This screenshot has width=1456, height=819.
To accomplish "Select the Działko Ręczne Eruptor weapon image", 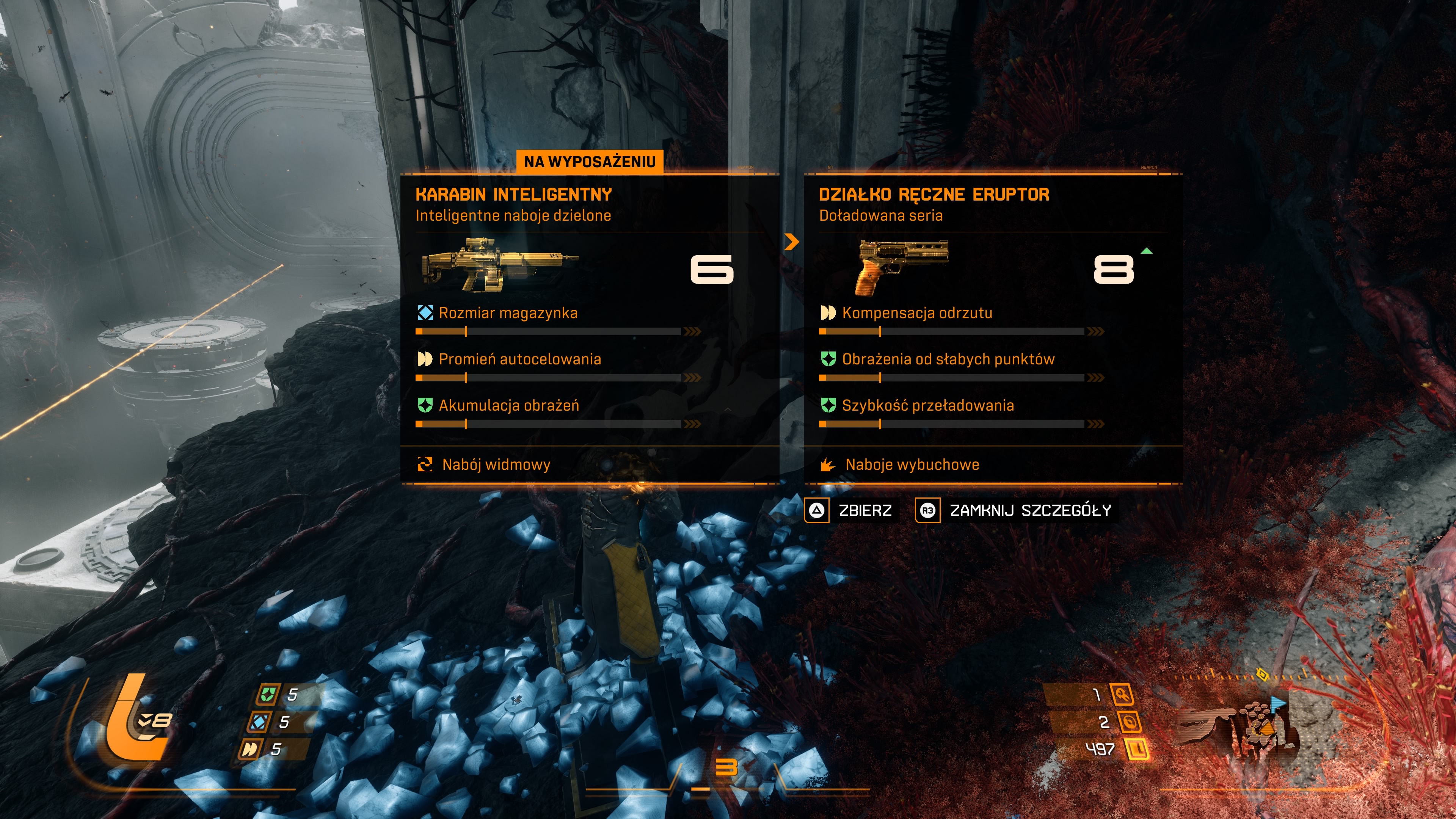I will [x=902, y=266].
